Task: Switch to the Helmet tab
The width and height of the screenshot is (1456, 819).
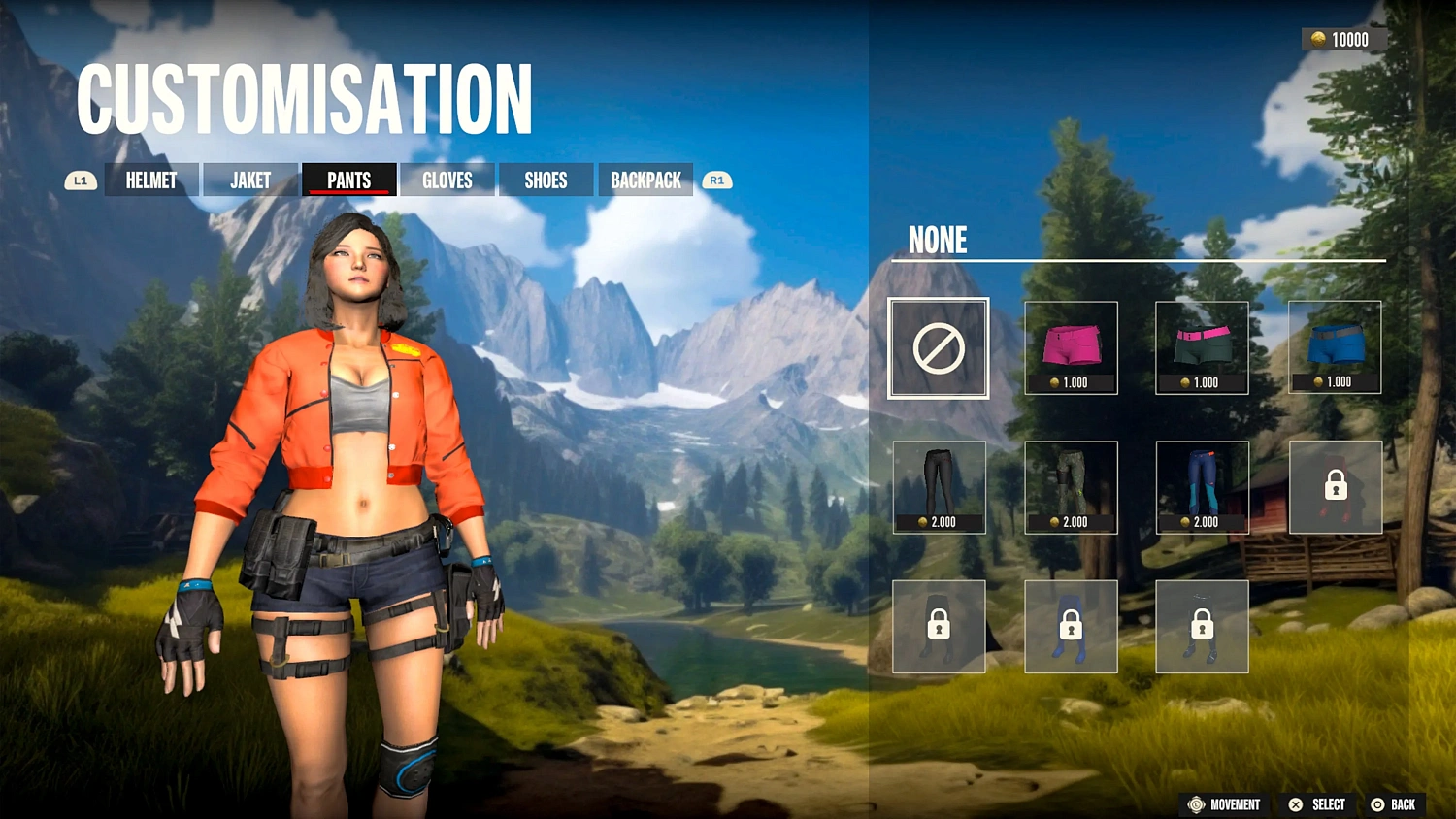Action: click(x=151, y=180)
